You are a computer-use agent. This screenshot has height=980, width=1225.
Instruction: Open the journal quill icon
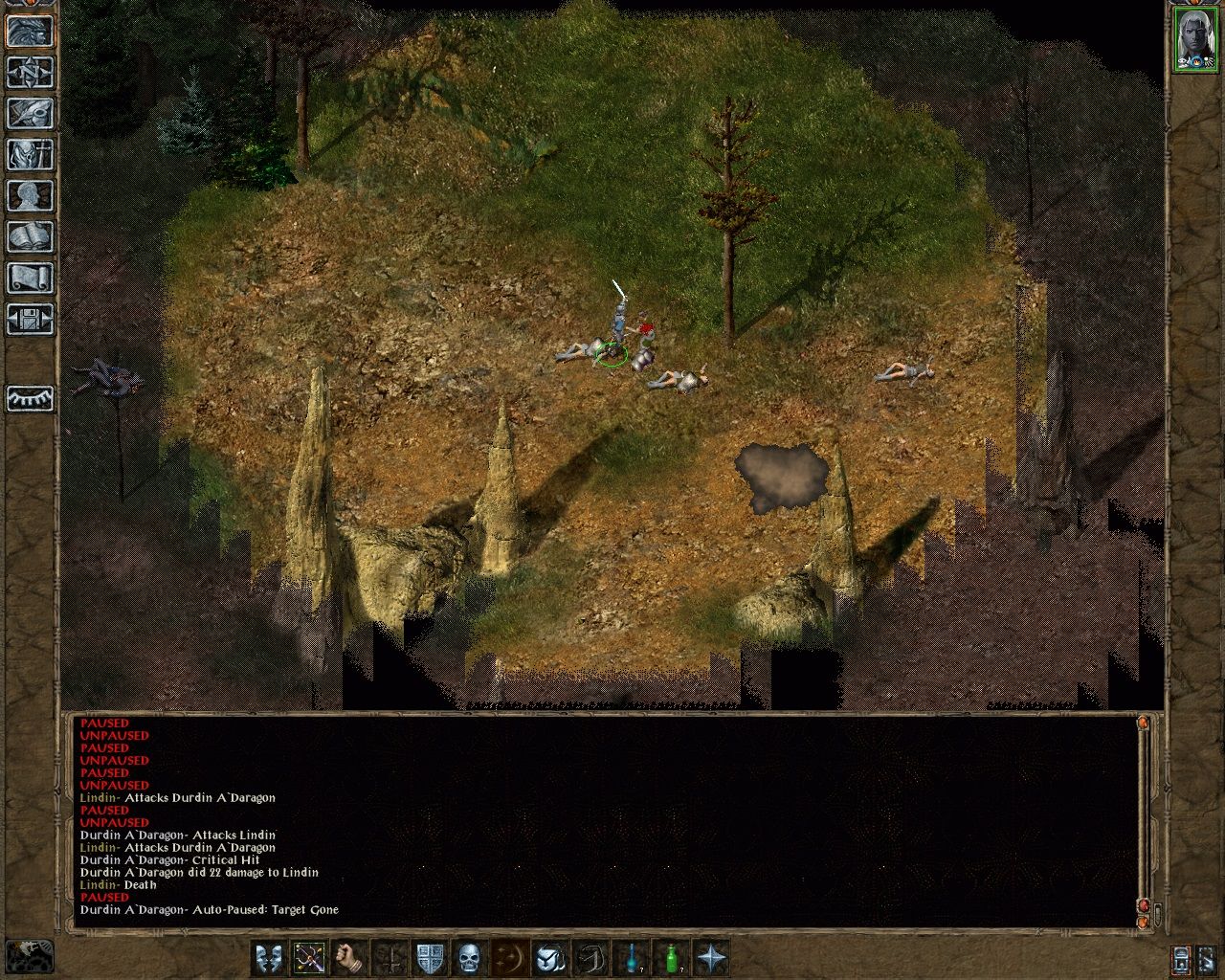[x=30, y=114]
